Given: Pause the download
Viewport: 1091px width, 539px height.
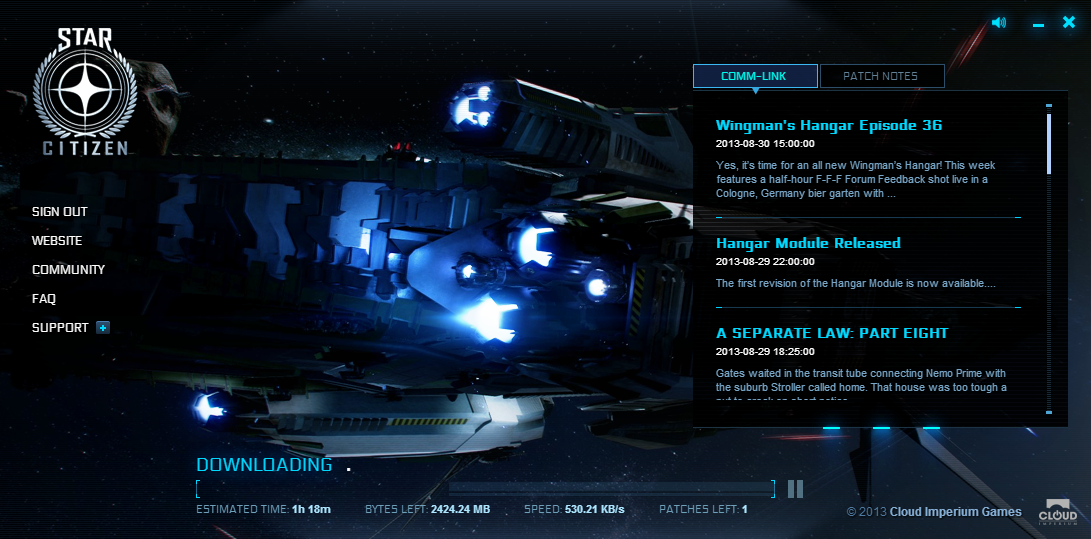Looking at the screenshot, I should pos(795,488).
